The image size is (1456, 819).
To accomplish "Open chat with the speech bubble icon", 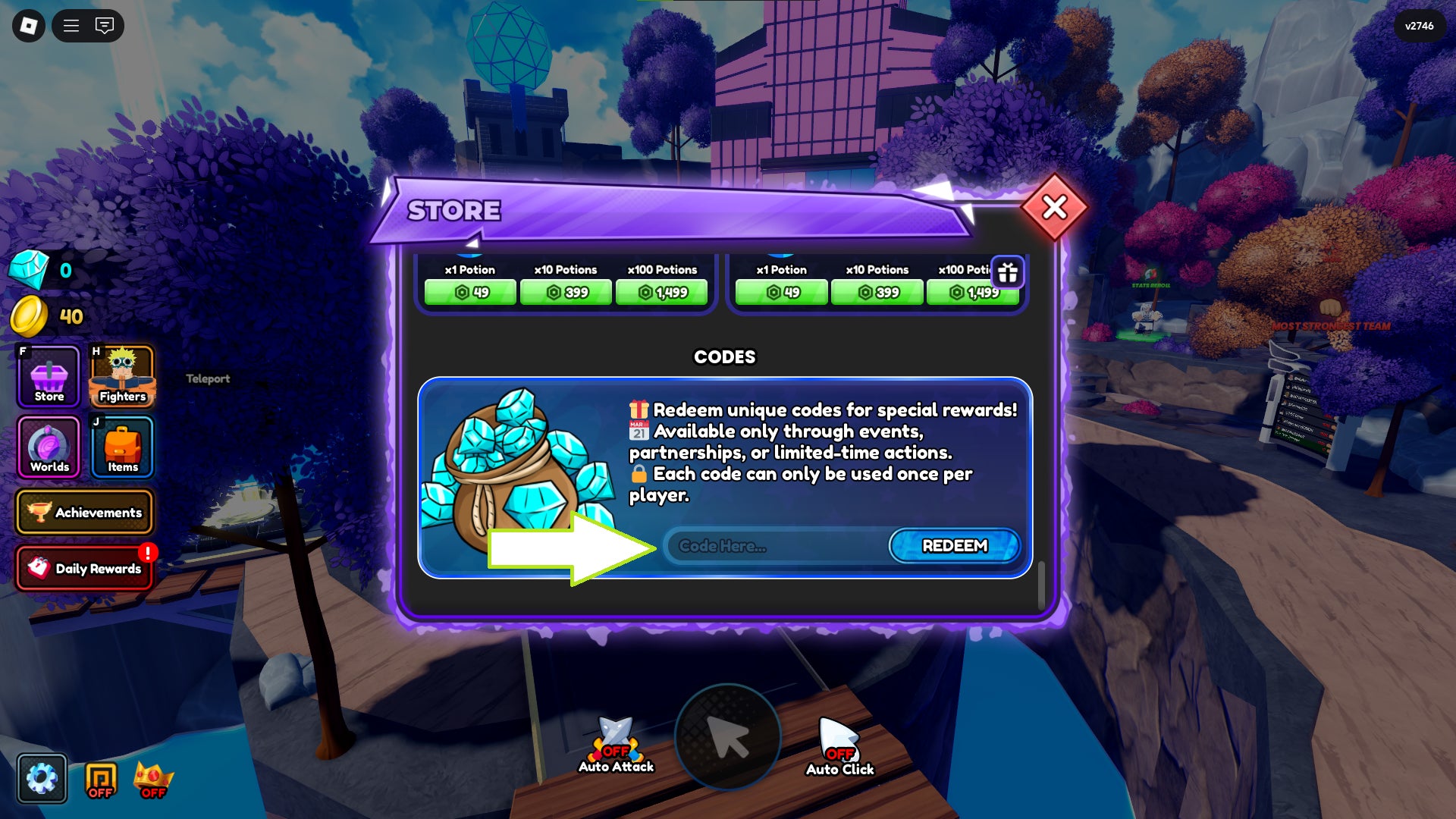I will click(104, 27).
